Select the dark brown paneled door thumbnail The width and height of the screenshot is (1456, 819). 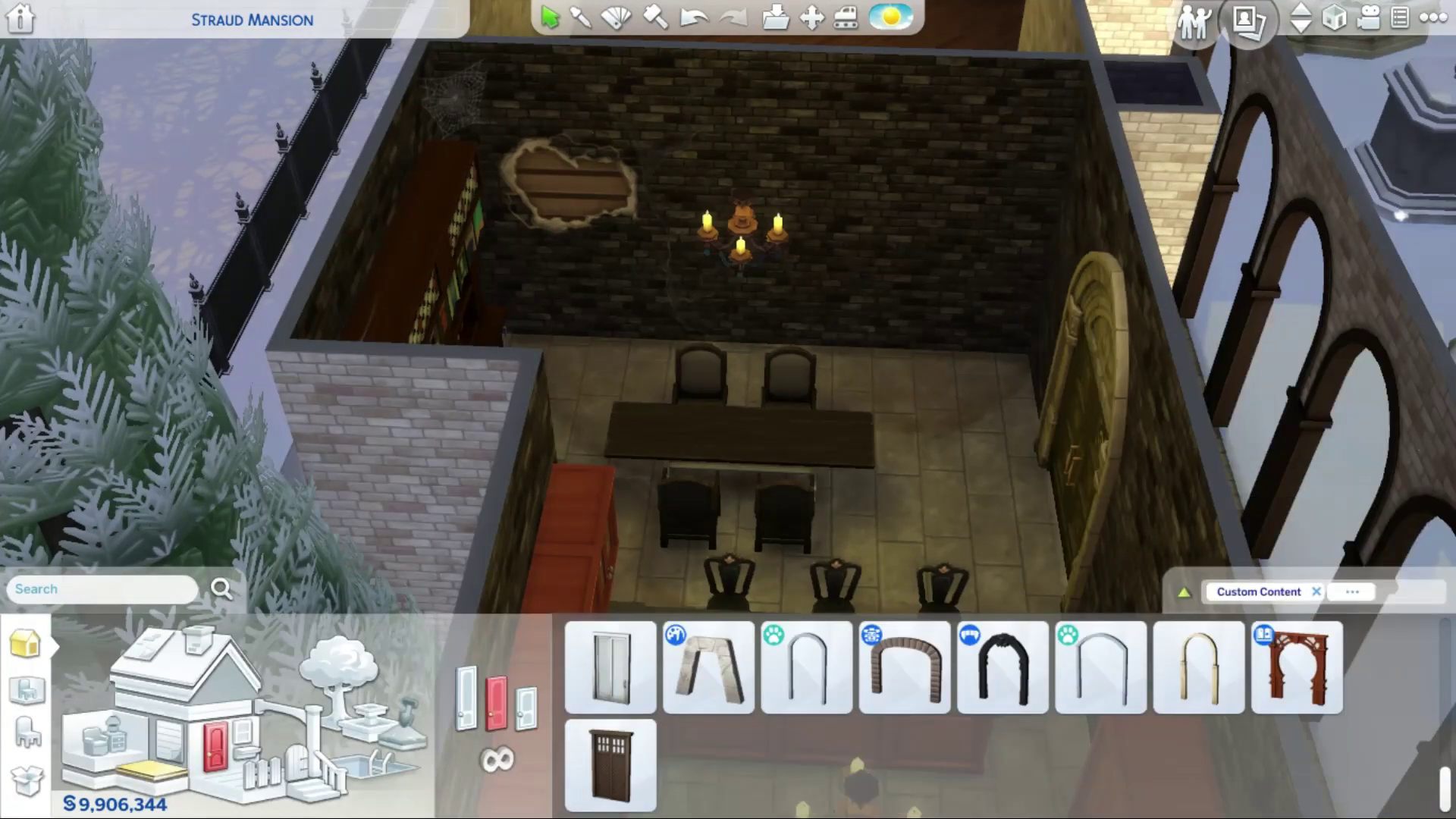(x=610, y=766)
